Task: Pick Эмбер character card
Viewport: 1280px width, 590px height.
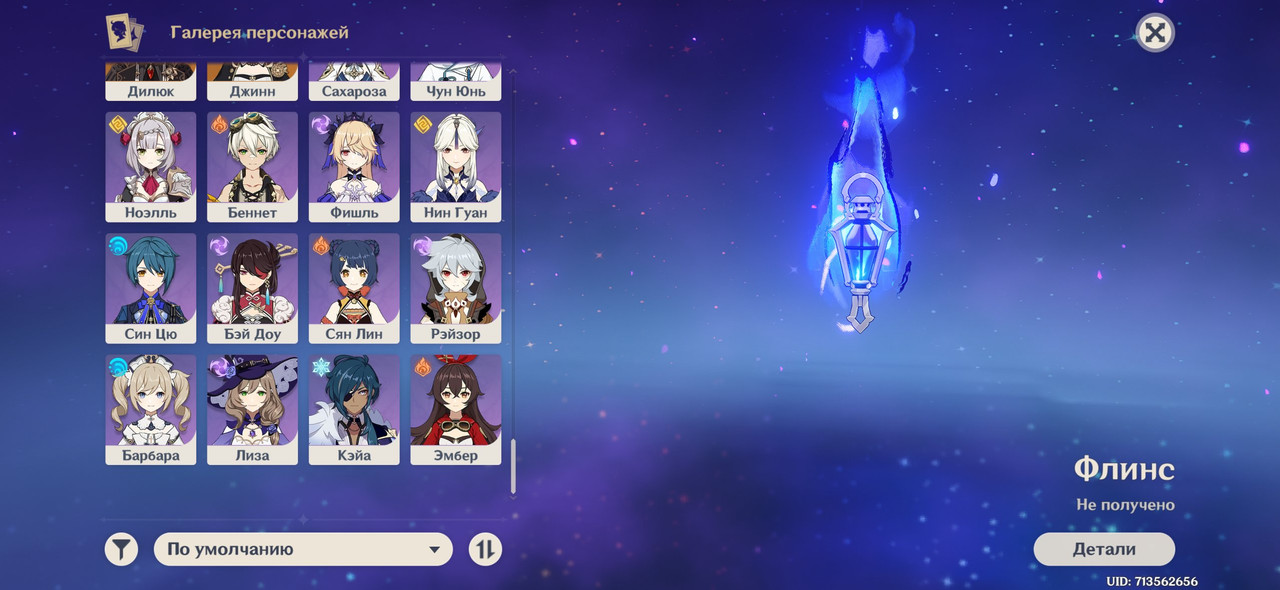Action: point(456,409)
